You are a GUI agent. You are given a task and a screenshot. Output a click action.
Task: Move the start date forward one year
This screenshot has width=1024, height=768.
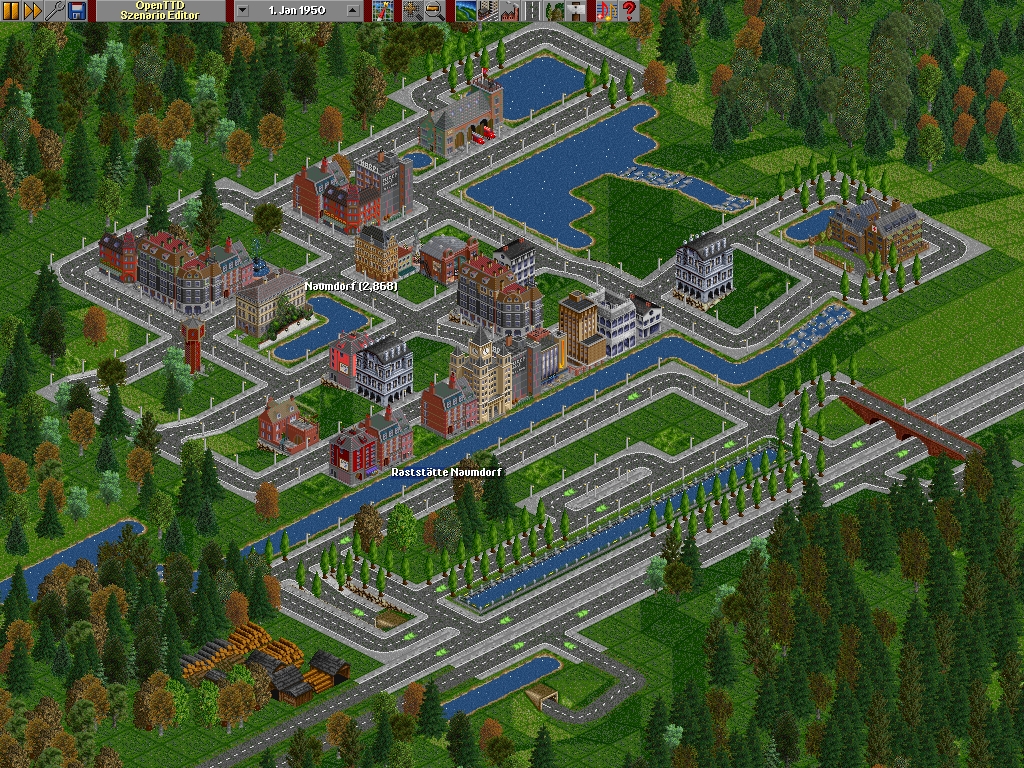tap(352, 11)
